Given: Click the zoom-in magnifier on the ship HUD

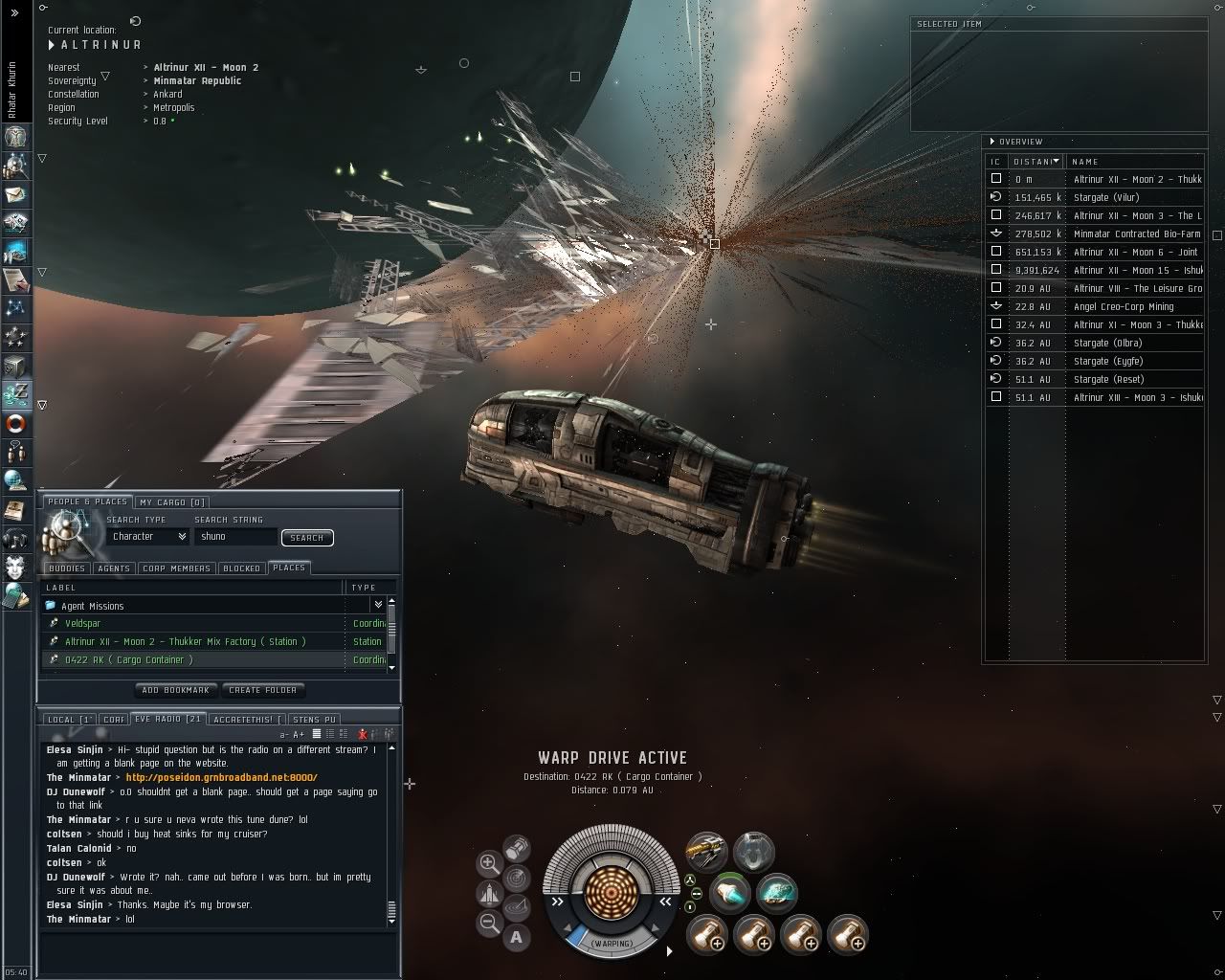Looking at the screenshot, I should 489,863.
